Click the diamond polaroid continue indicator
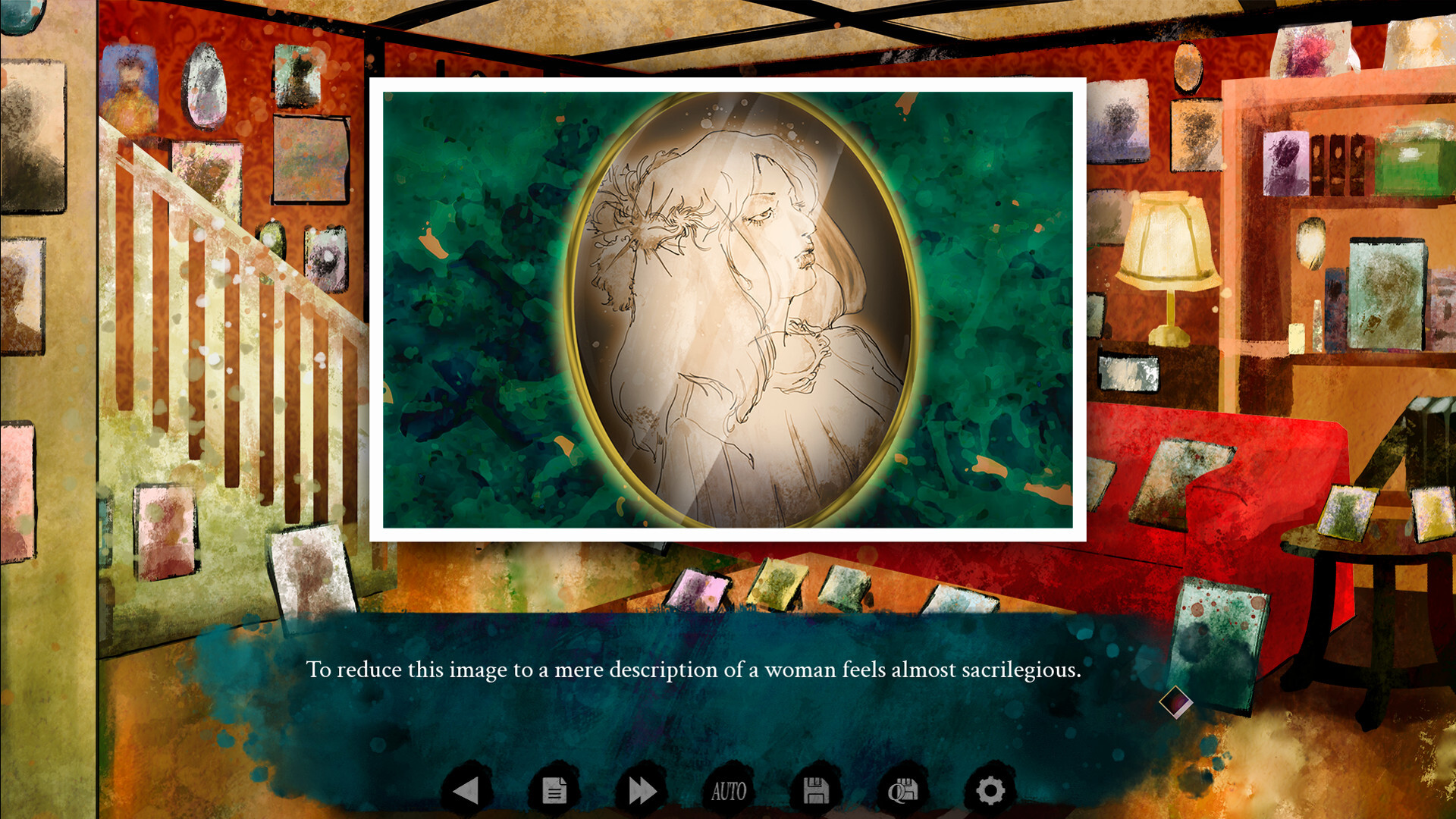The width and height of the screenshot is (1456, 819). click(x=1176, y=703)
